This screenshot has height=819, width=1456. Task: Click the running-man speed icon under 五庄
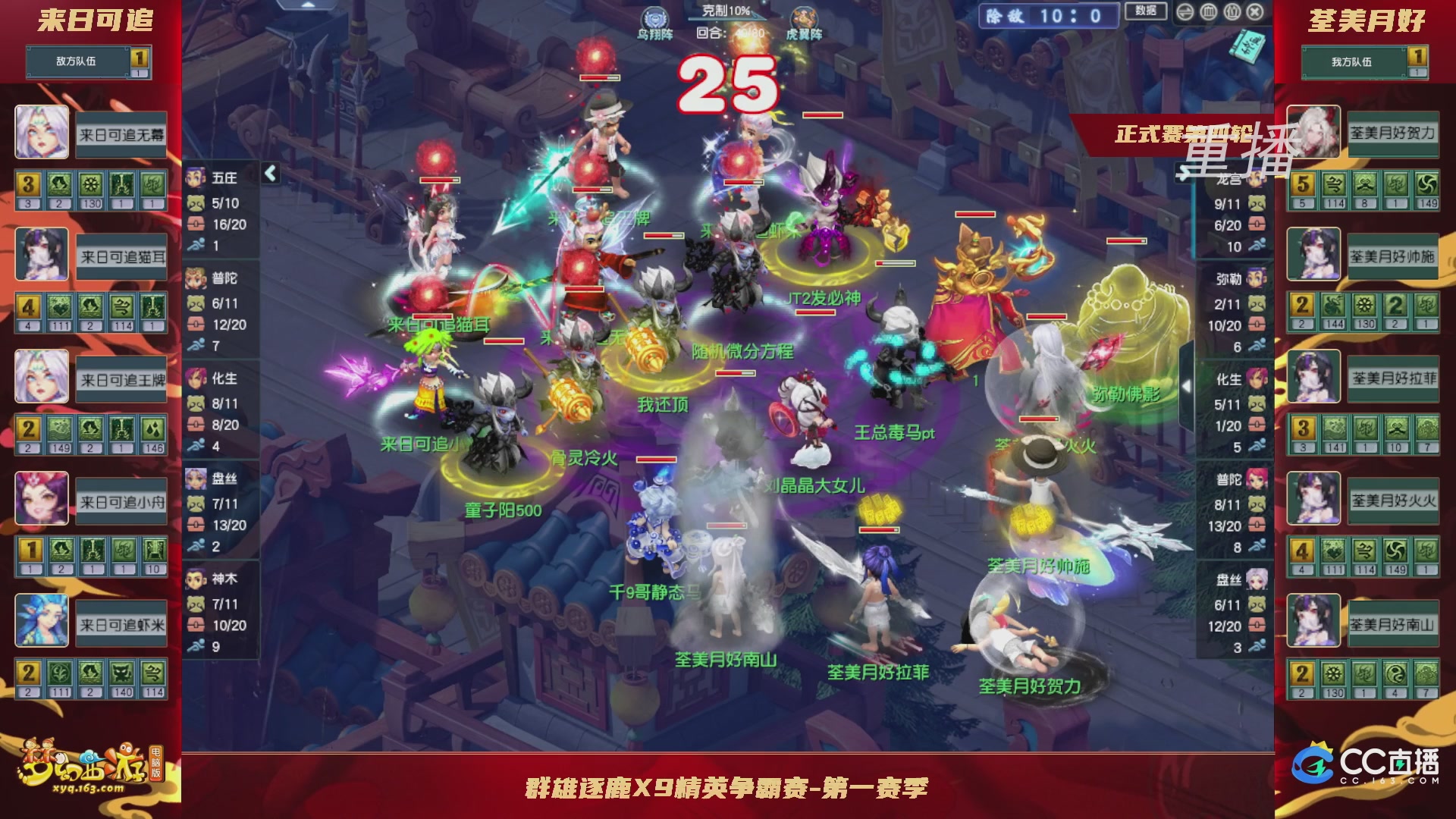point(196,244)
